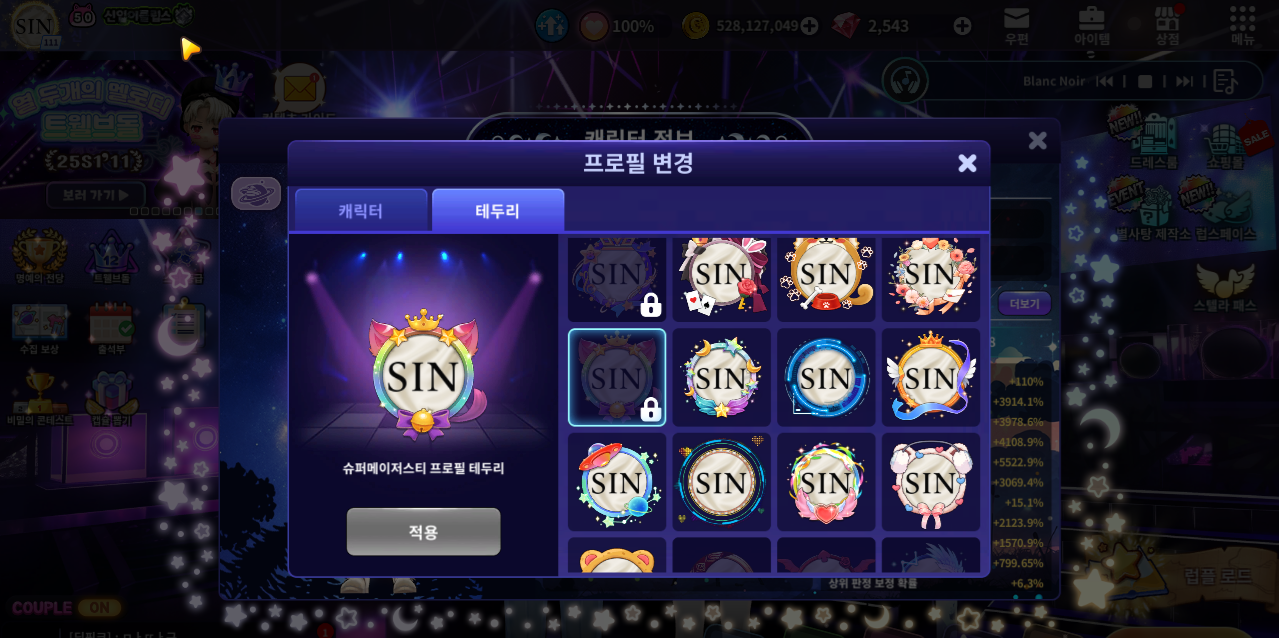The height and width of the screenshot is (638, 1279).
Task: Open the 우편 mail menu
Action: coord(1017,25)
